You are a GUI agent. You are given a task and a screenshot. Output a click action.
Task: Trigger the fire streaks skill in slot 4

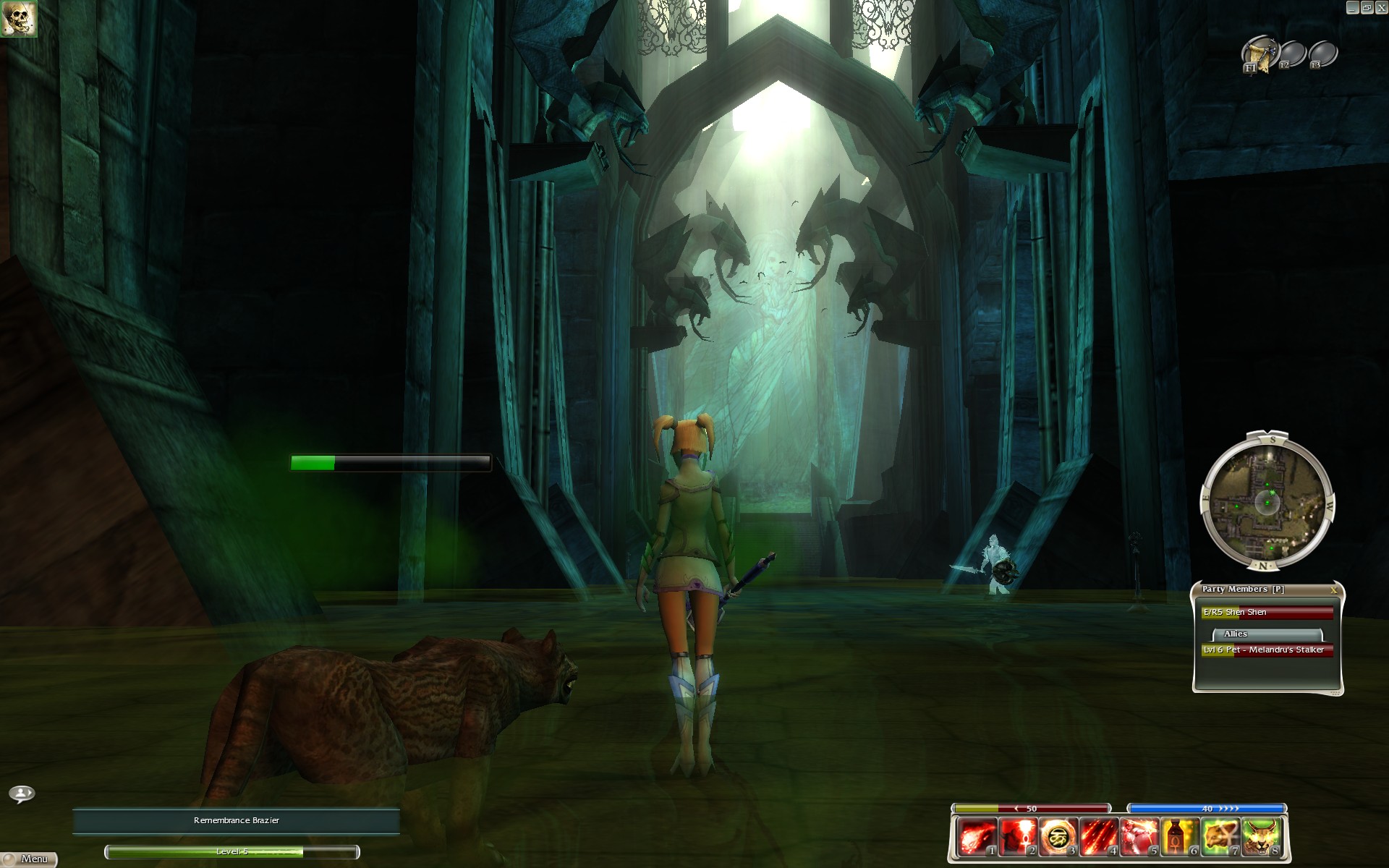(1097, 837)
